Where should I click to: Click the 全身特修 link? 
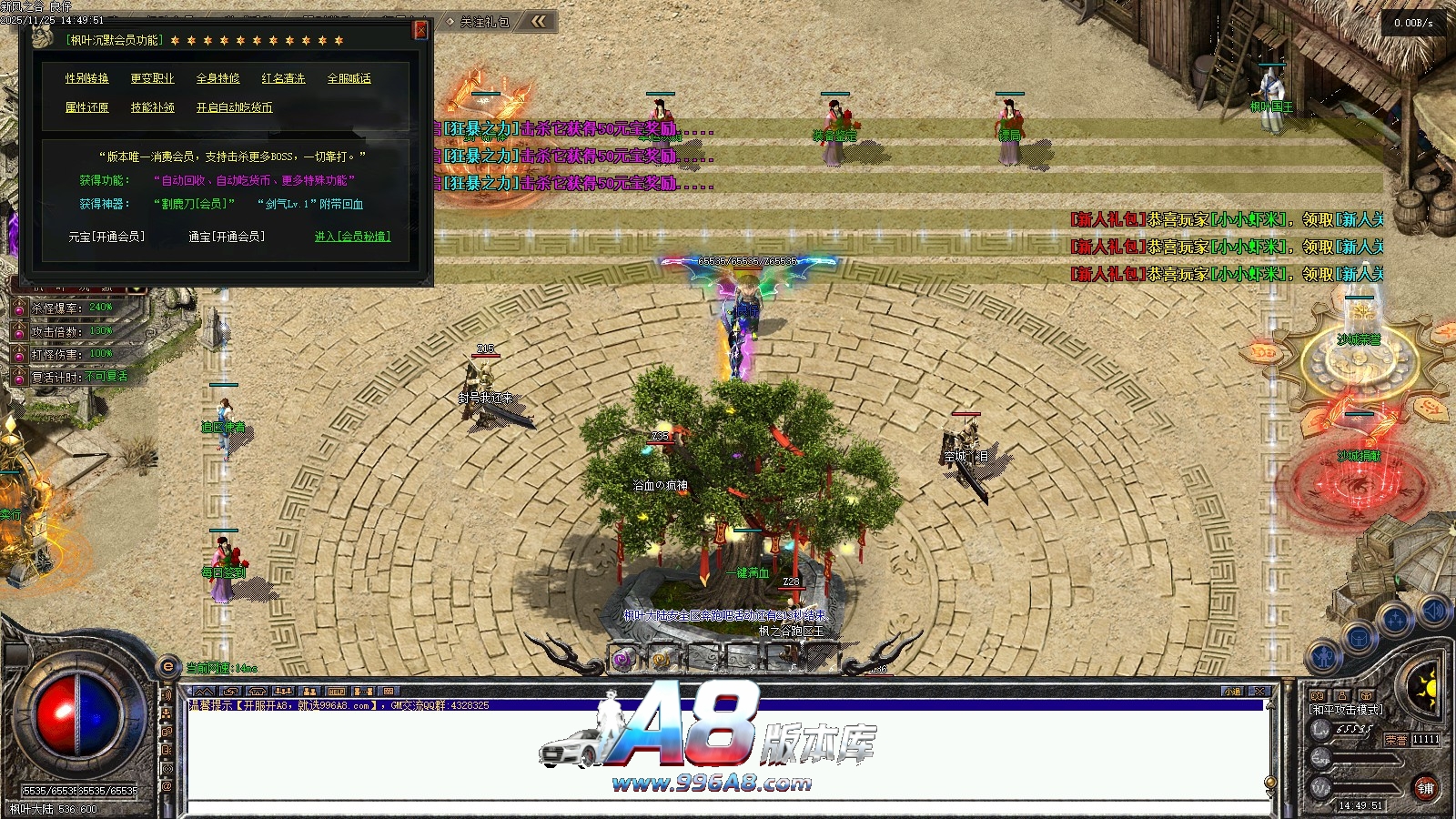(x=217, y=79)
